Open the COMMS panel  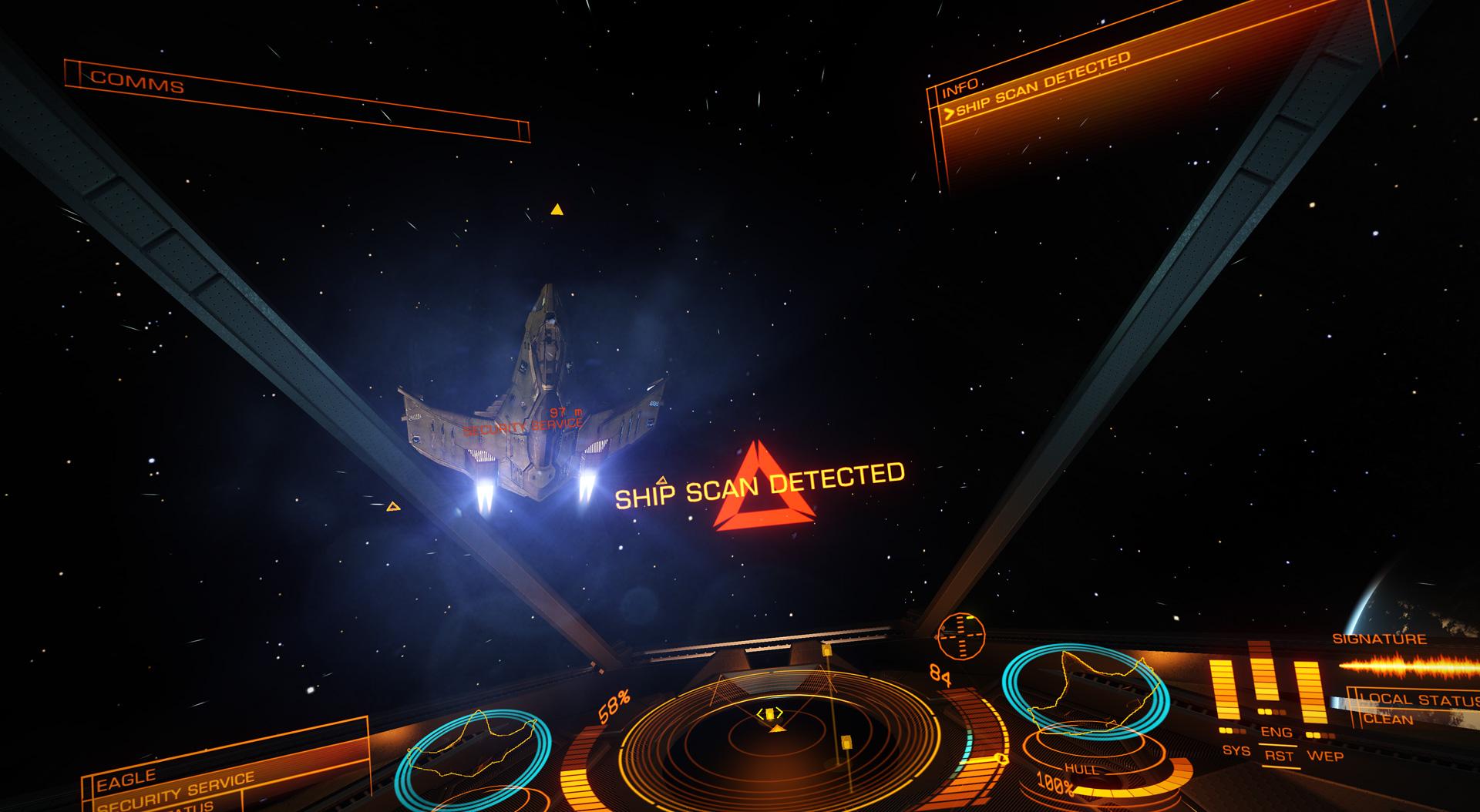point(139,82)
